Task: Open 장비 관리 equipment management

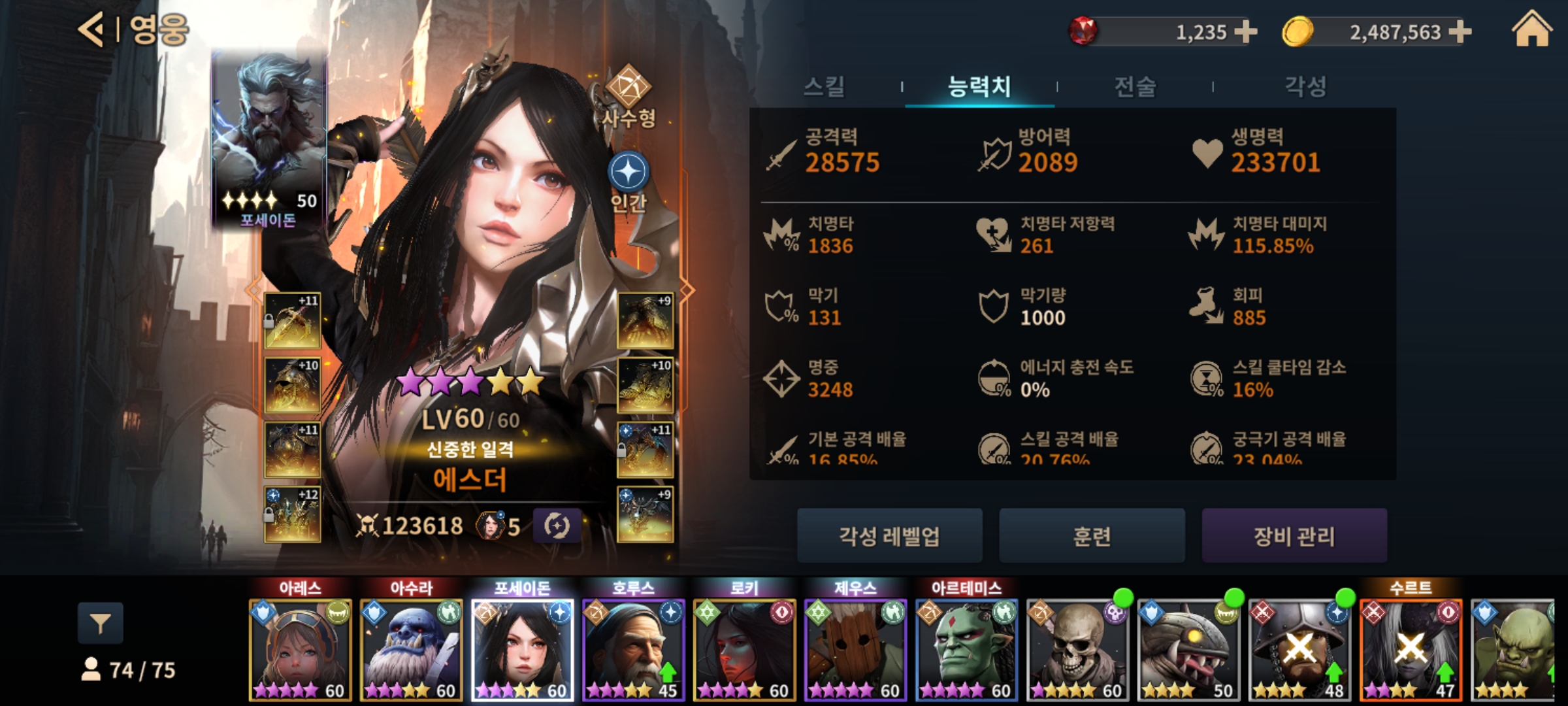Action: 1294,536
